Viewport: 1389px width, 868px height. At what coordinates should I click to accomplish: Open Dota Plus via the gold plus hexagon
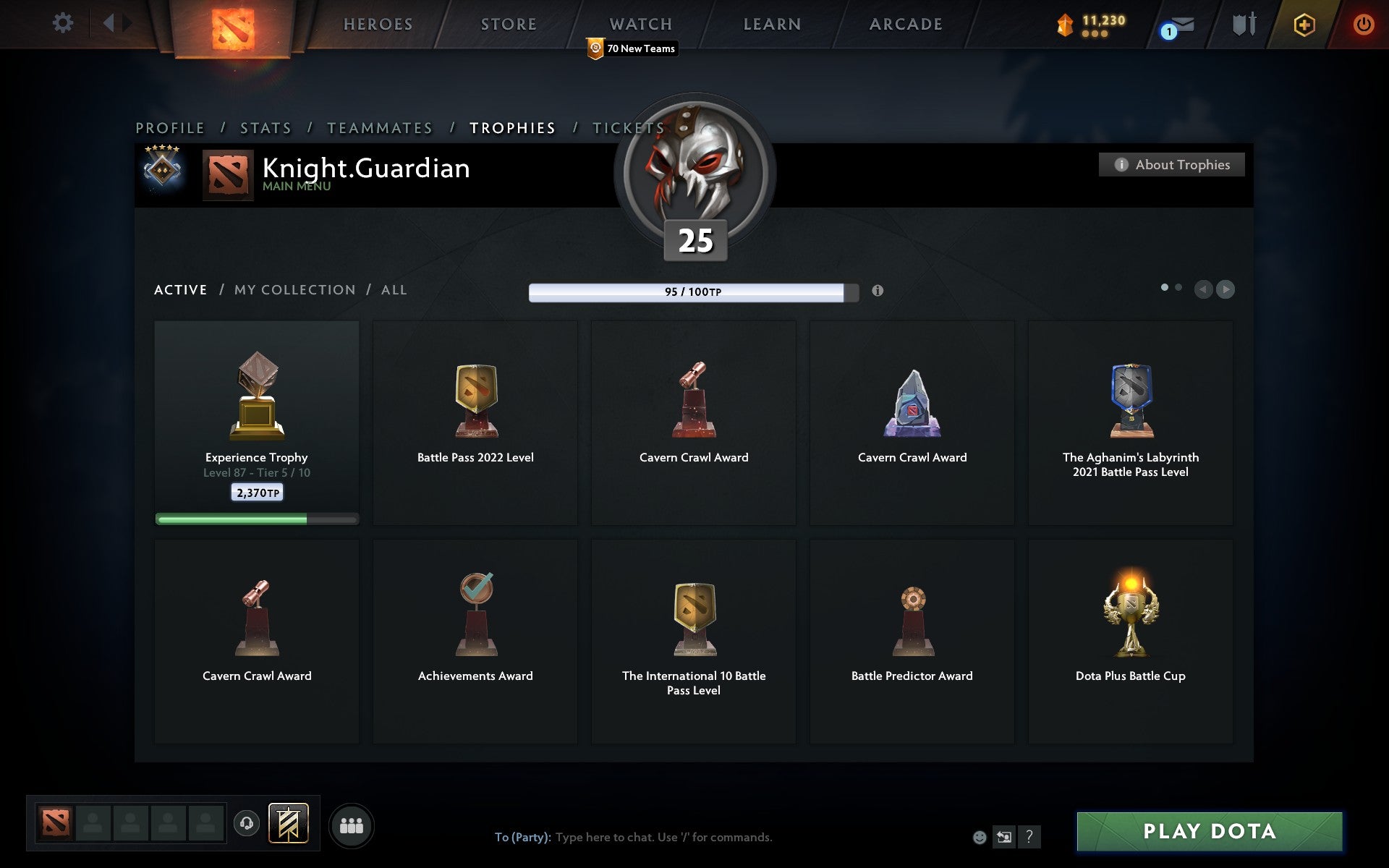pos(1302,23)
